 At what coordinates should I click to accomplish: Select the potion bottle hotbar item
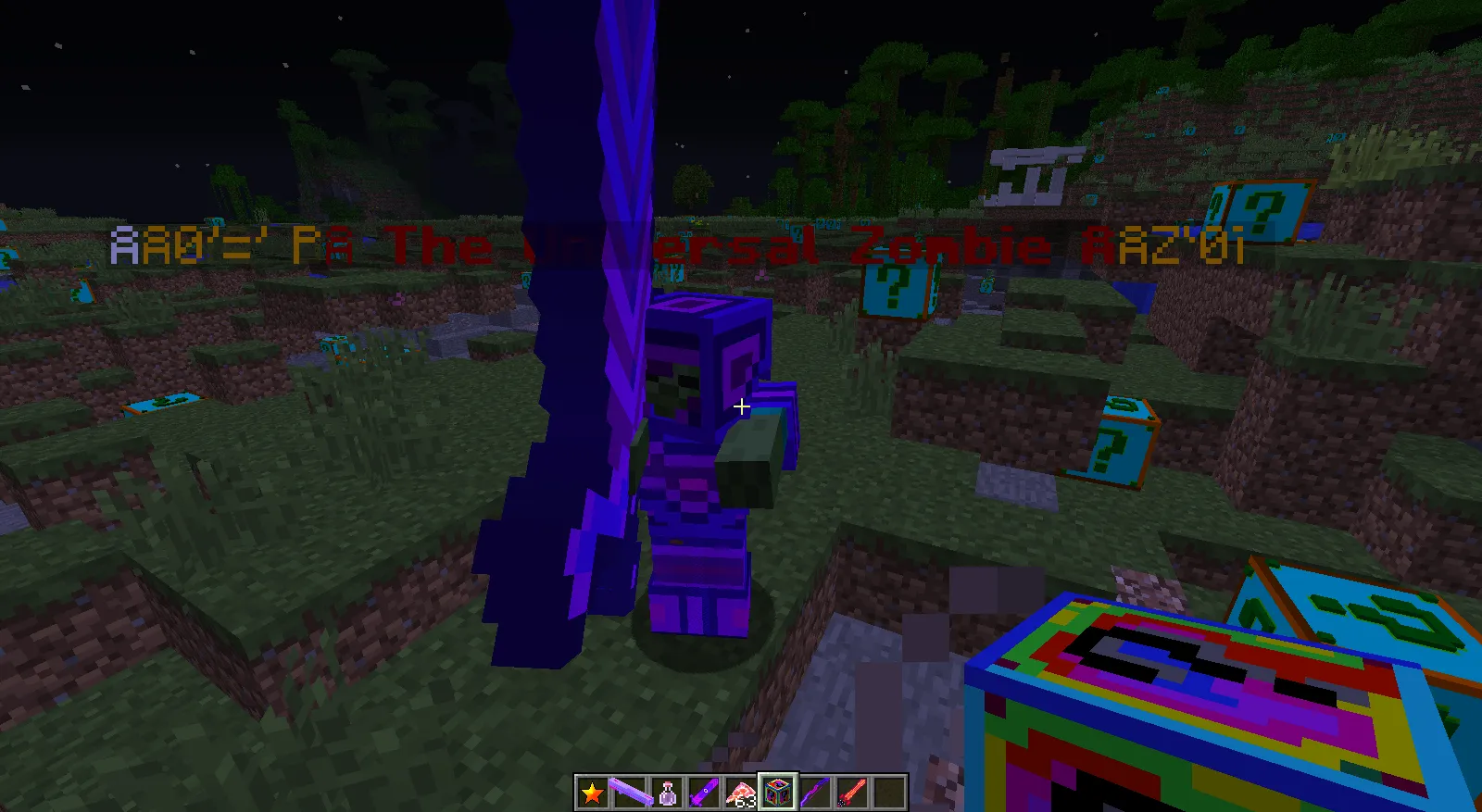pyautogui.click(x=667, y=791)
